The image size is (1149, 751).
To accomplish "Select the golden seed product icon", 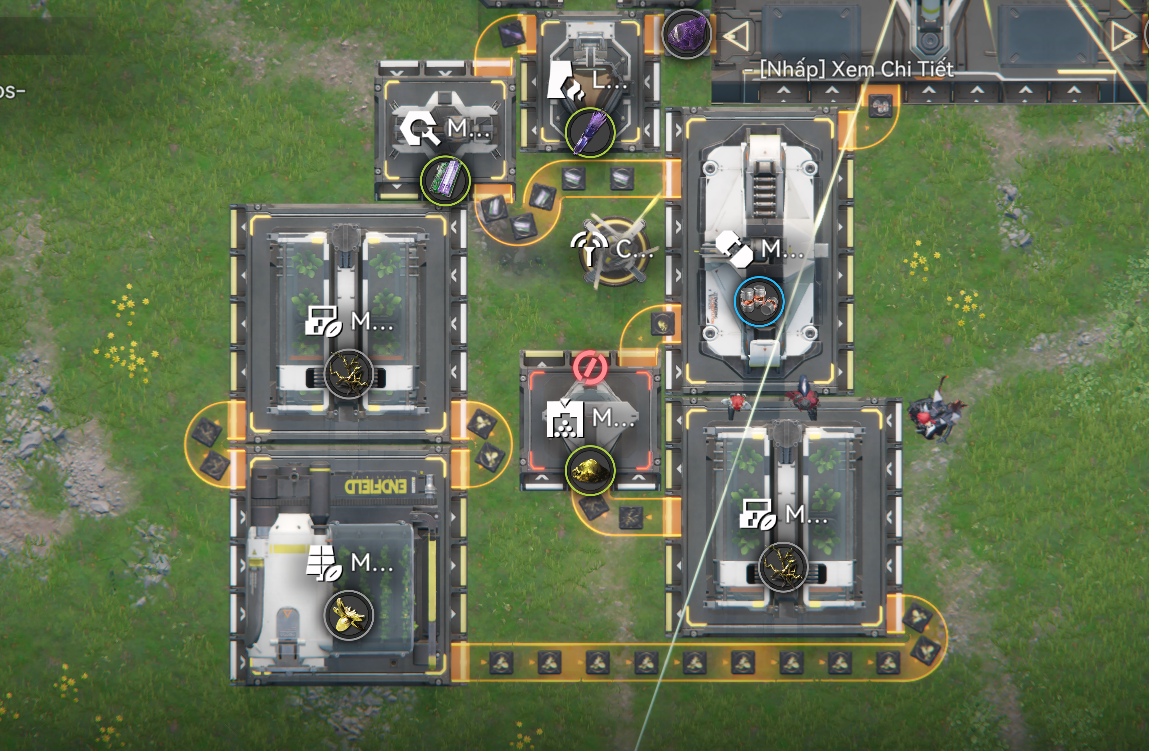I will click(x=349, y=615).
